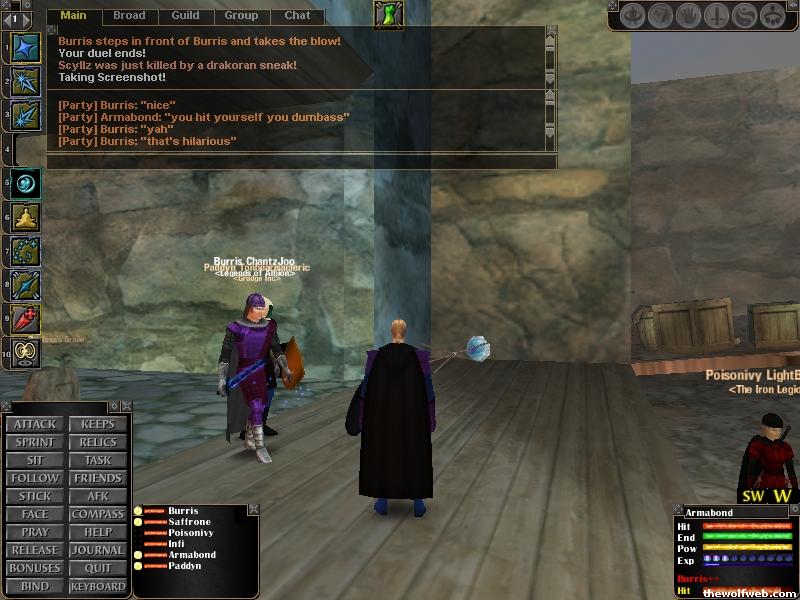Activate the meditating figure ability in slot 6
The image size is (800, 600).
click(x=26, y=217)
